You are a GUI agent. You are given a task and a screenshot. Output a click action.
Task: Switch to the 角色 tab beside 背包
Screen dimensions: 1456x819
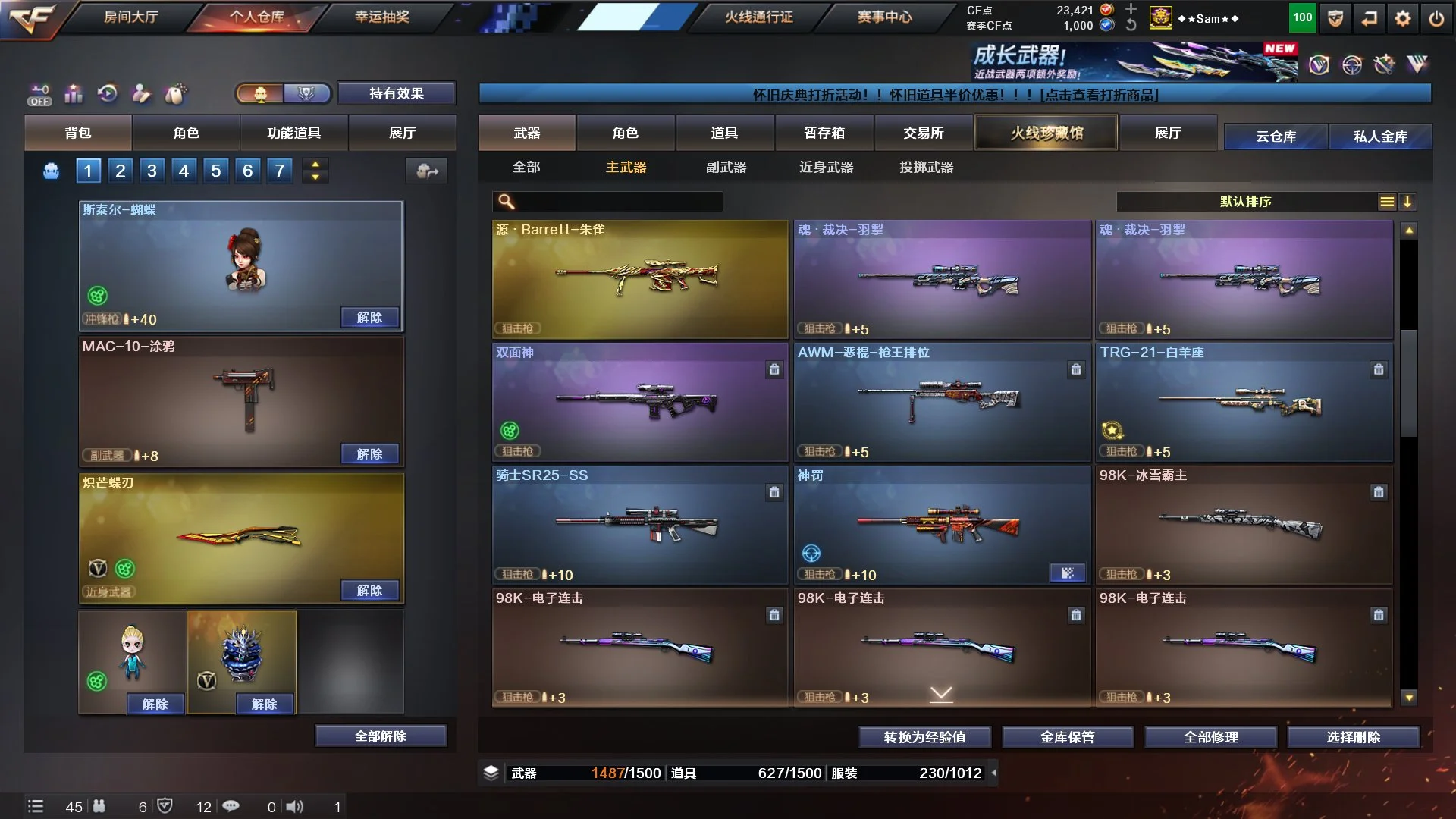tap(186, 133)
